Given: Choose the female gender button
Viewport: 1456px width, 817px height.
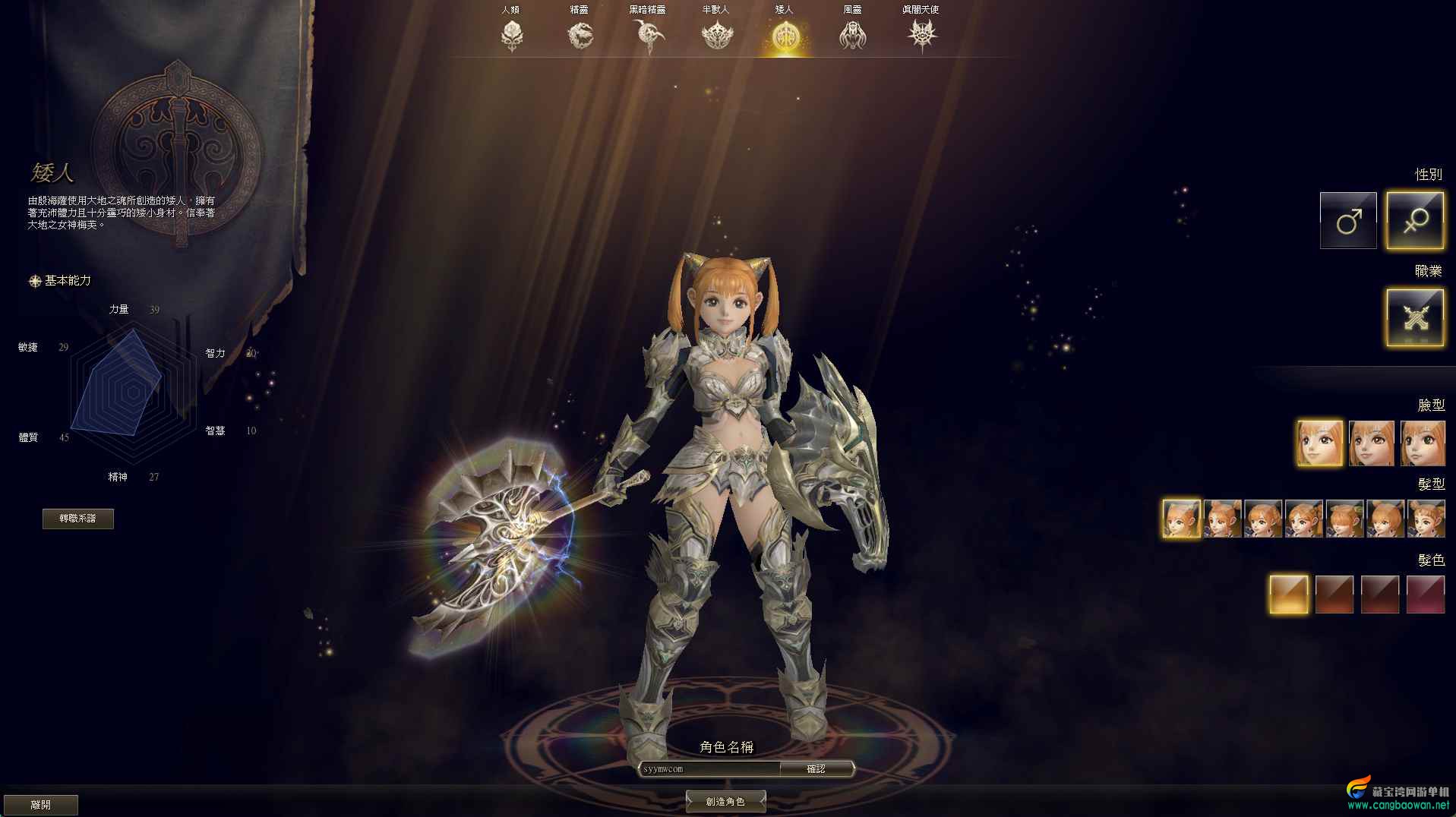Looking at the screenshot, I should coord(1415,221).
